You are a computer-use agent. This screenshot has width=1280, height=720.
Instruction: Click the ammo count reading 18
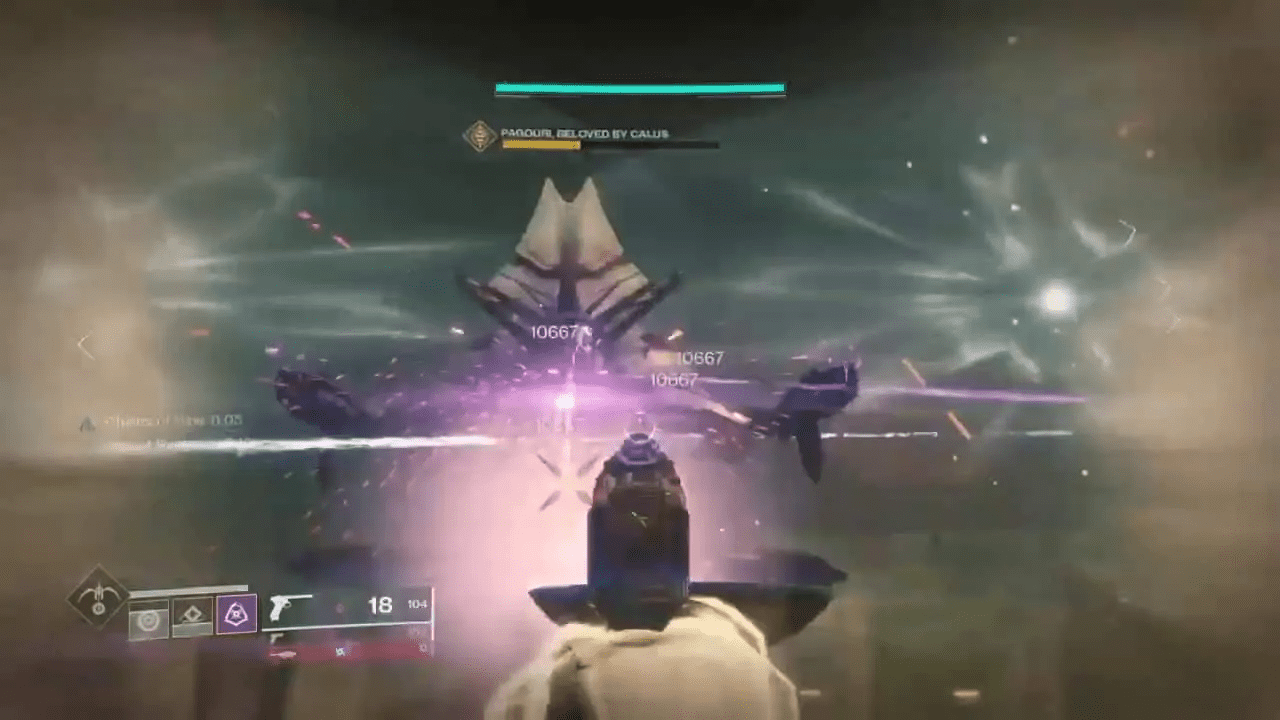click(x=380, y=606)
